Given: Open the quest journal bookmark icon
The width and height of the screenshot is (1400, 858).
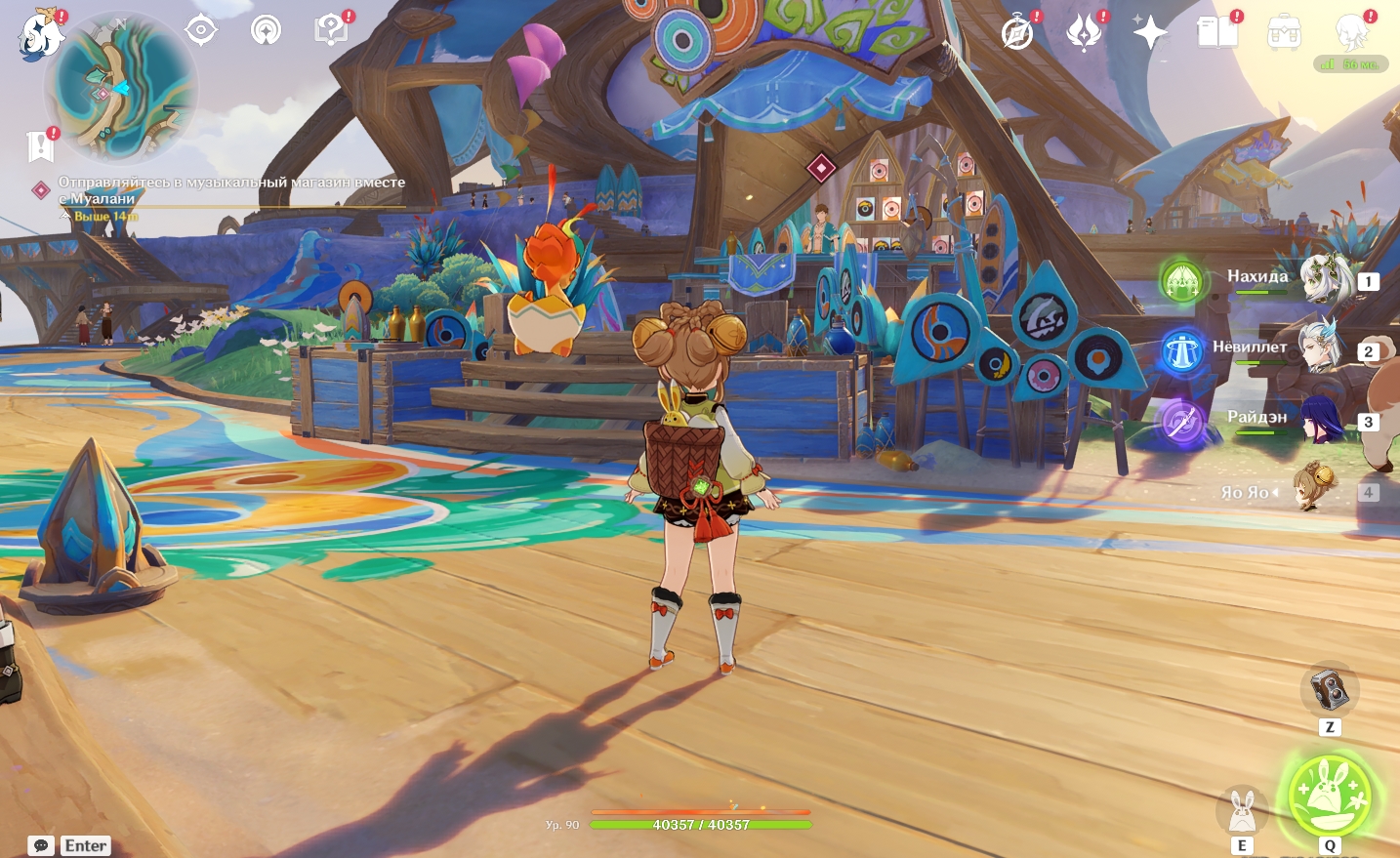Looking at the screenshot, I should (x=40, y=145).
